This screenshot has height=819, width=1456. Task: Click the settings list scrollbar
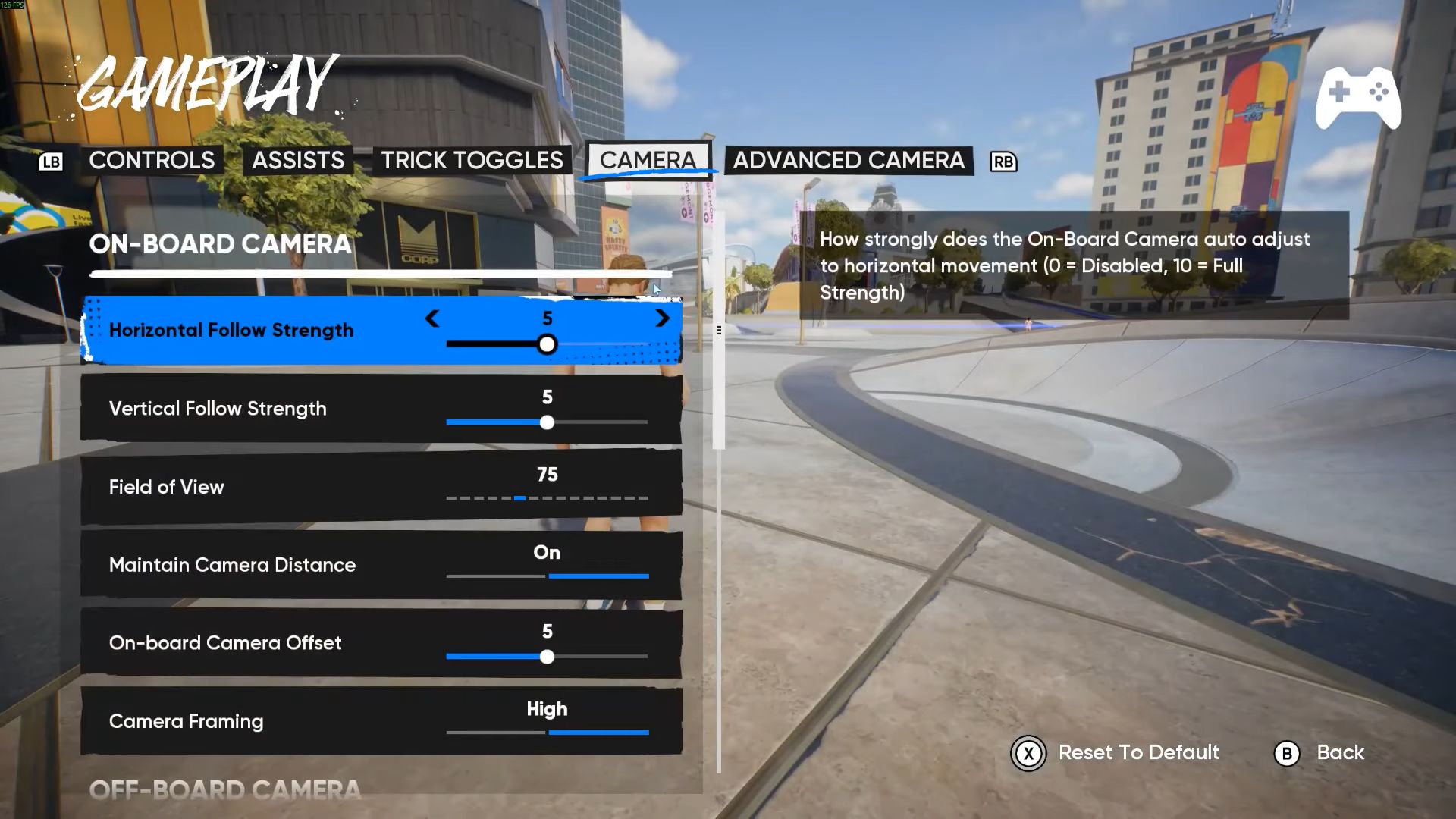click(719, 331)
